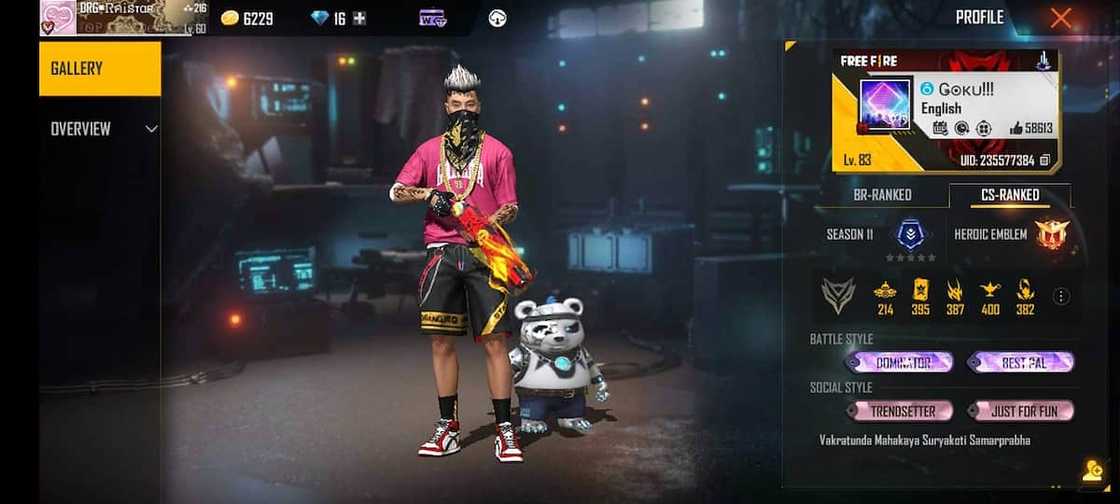Switch to the BR-Ranked tab
Screen dimensions: 1120x504
882,195
